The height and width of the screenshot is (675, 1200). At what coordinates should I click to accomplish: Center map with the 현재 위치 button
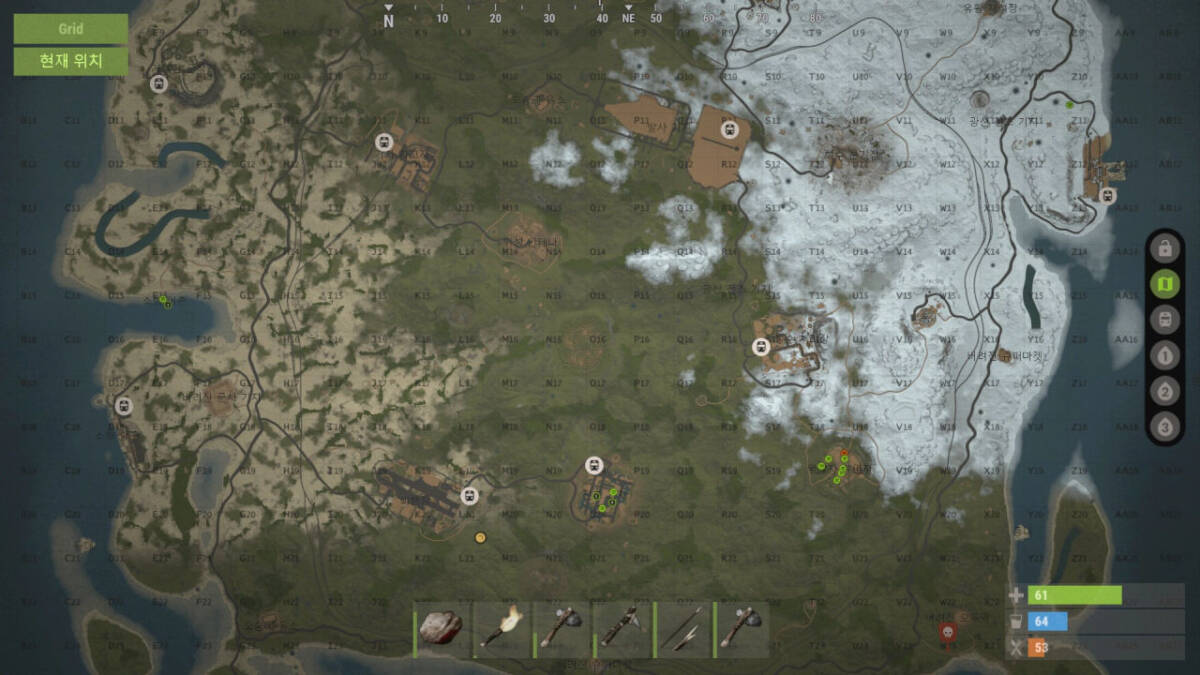pos(70,61)
